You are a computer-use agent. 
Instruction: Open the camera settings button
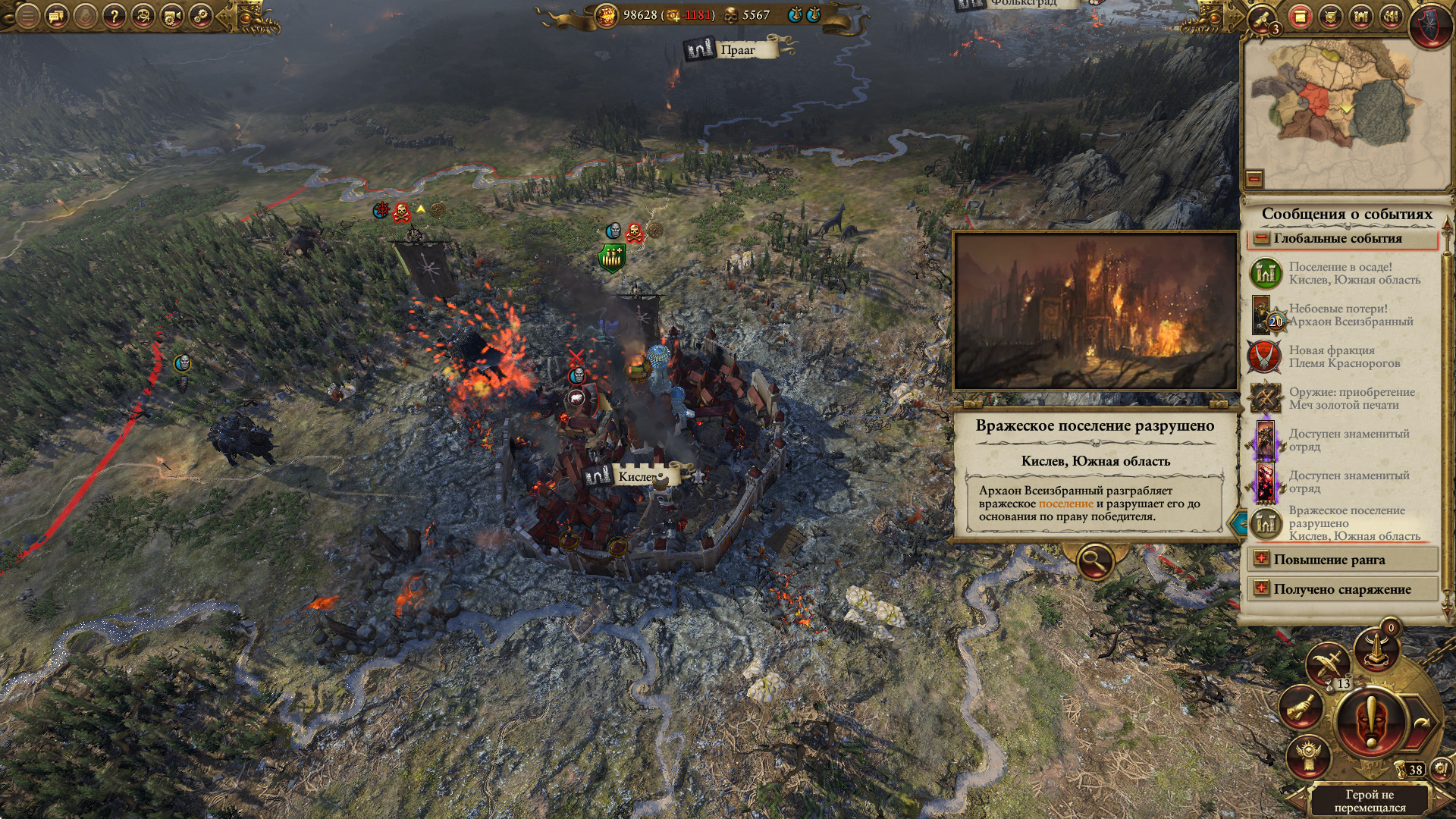171,16
